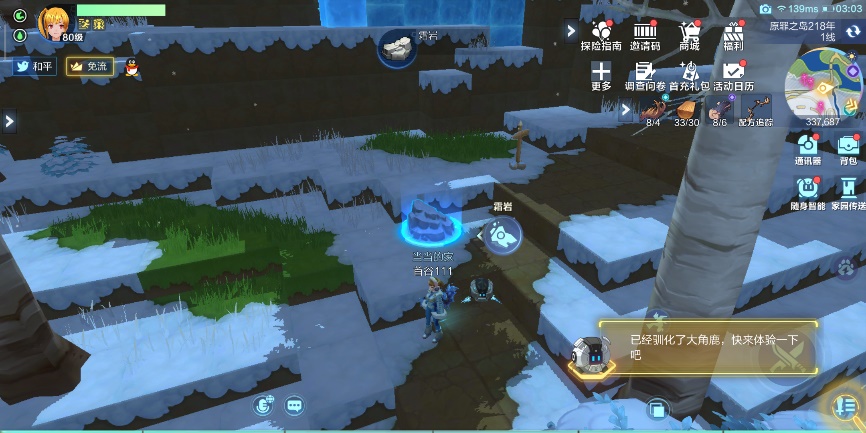The width and height of the screenshot is (866, 433).
Task: Open the 活动日历 event calendar
Action: (x=734, y=75)
